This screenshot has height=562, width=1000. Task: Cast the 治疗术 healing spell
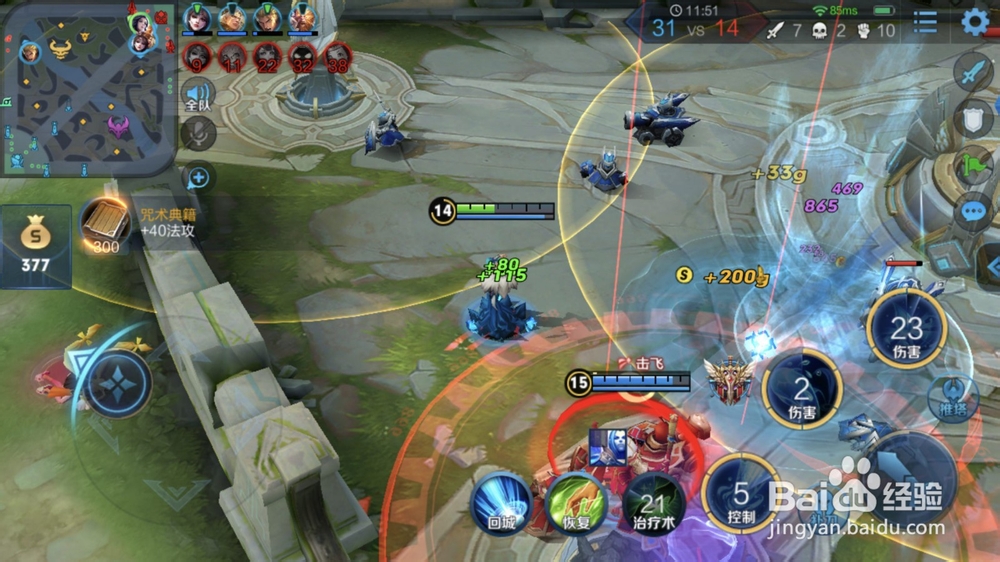(x=654, y=502)
